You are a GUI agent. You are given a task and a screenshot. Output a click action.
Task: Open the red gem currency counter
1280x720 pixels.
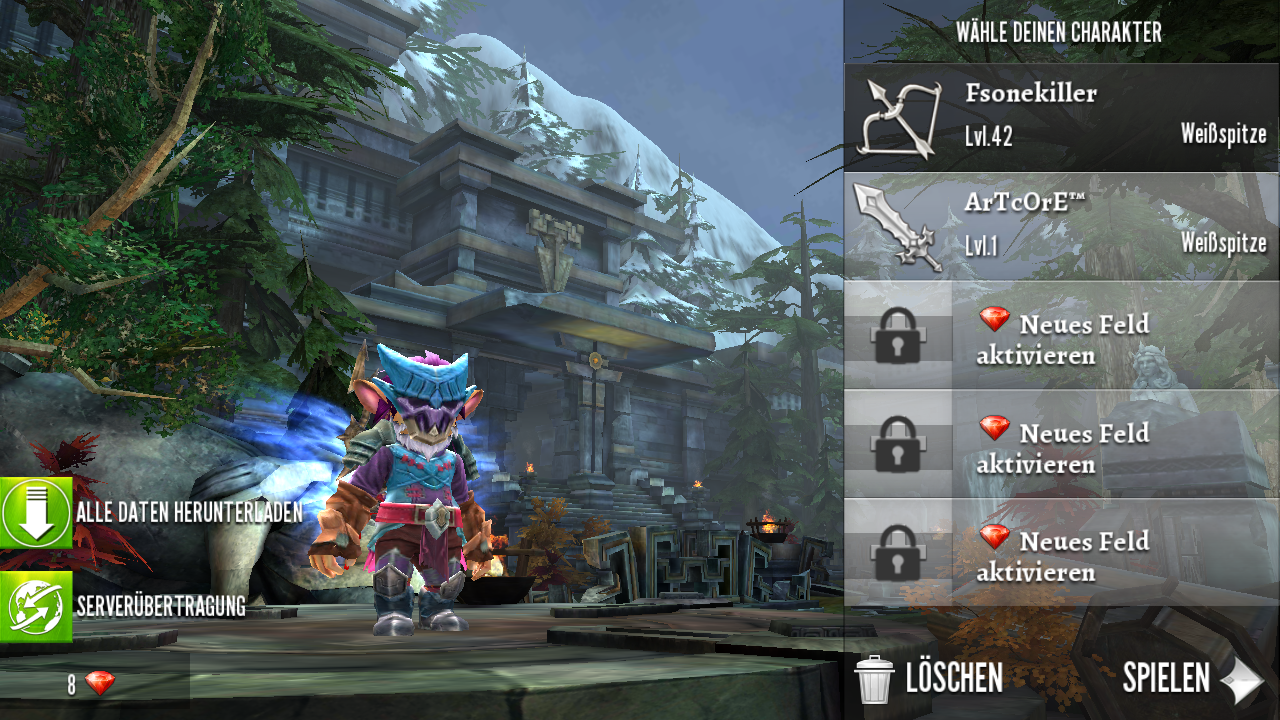[x=92, y=684]
